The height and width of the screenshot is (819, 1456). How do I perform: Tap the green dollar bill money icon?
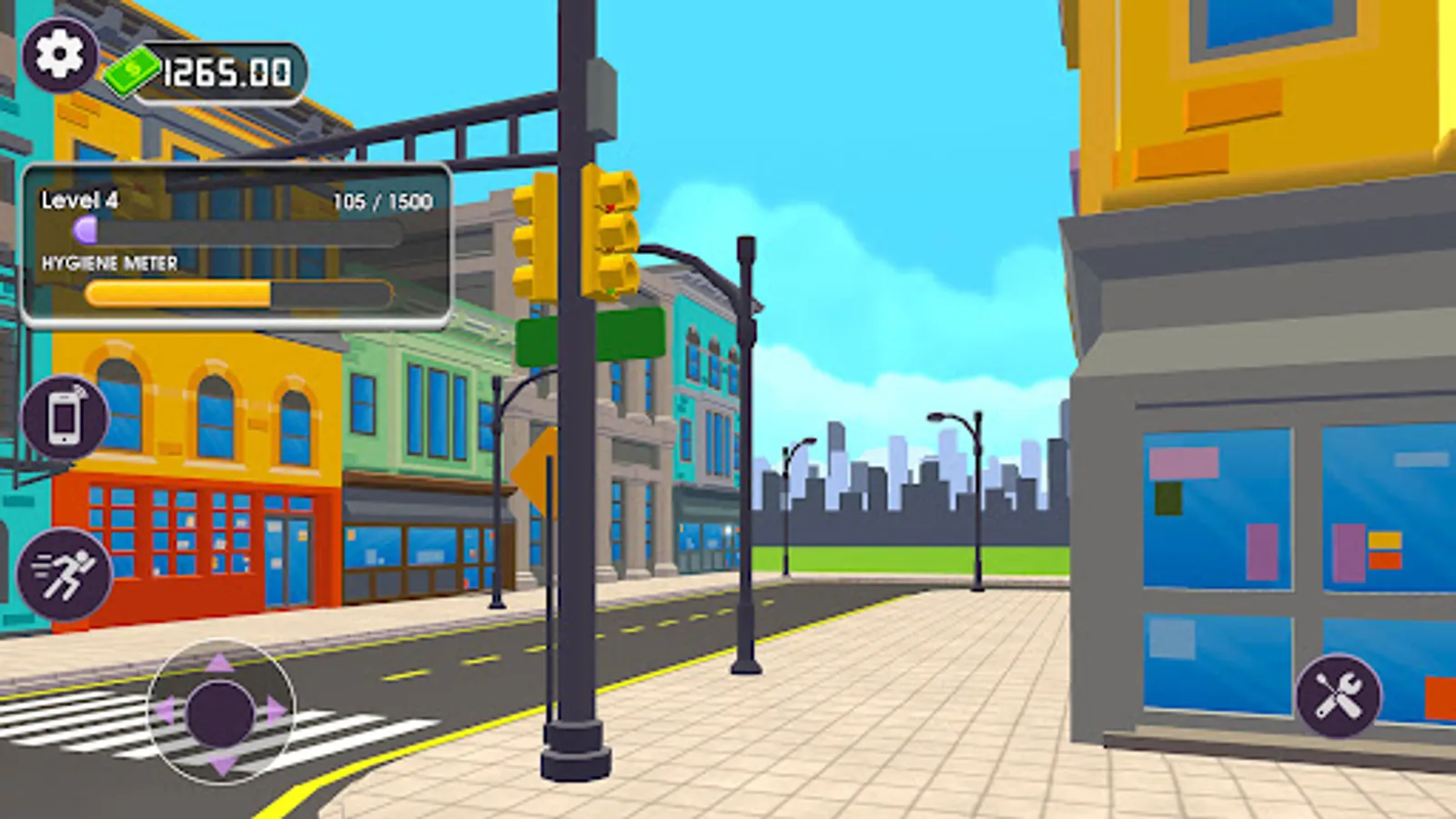coord(133,69)
